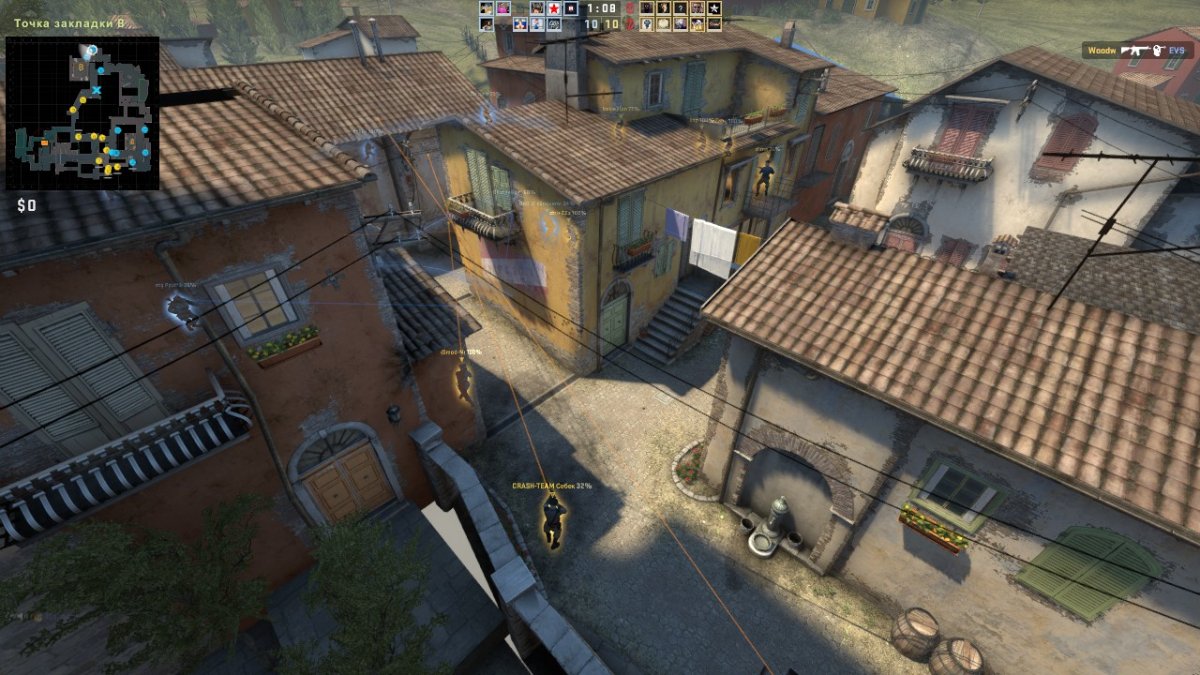
Task: Select the white star player avatar
Action: tap(714, 8)
